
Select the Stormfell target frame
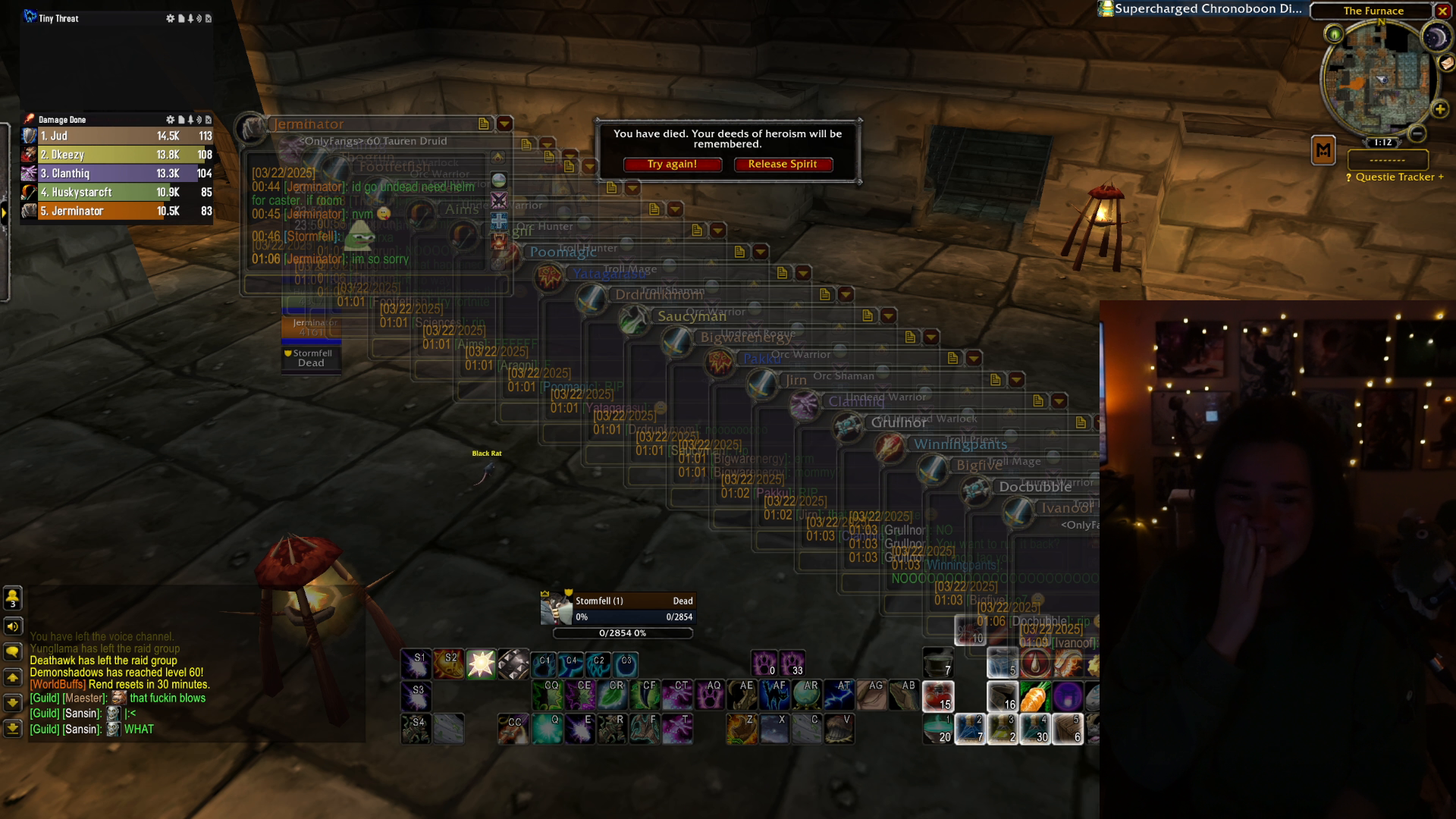[x=617, y=609]
